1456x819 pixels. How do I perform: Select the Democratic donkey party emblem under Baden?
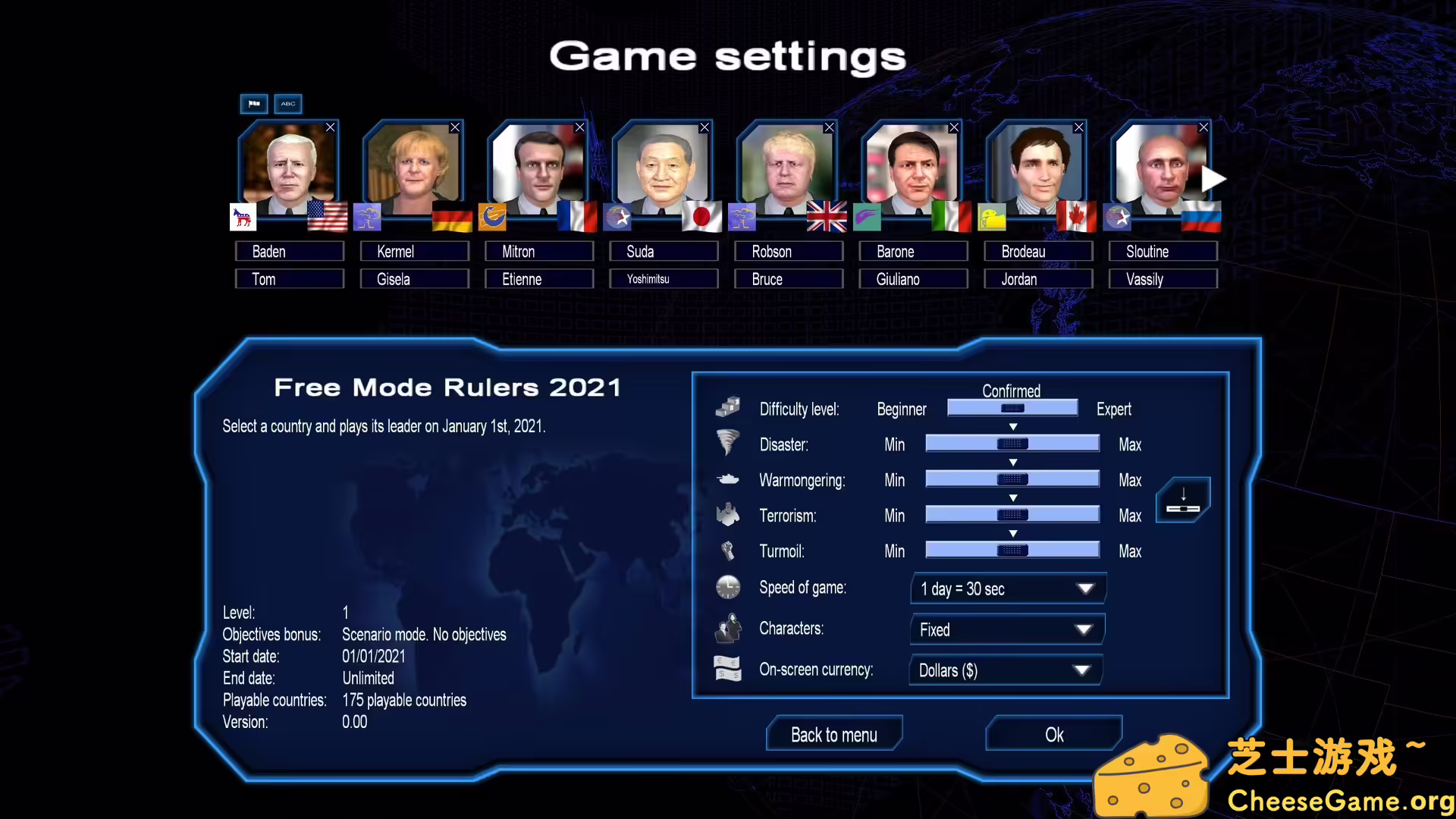pyautogui.click(x=241, y=218)
